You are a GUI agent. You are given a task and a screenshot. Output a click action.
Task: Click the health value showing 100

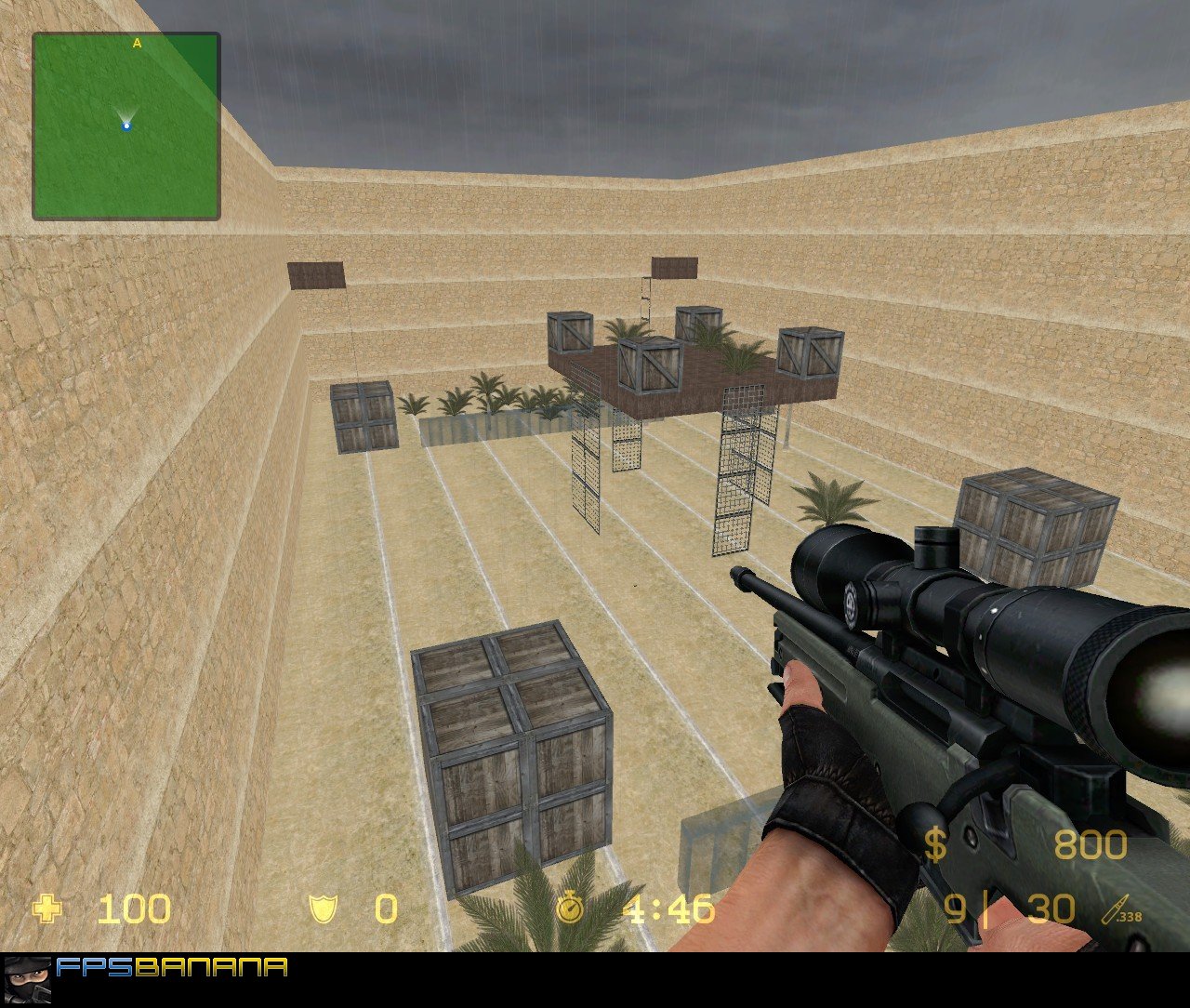(133, 910)
